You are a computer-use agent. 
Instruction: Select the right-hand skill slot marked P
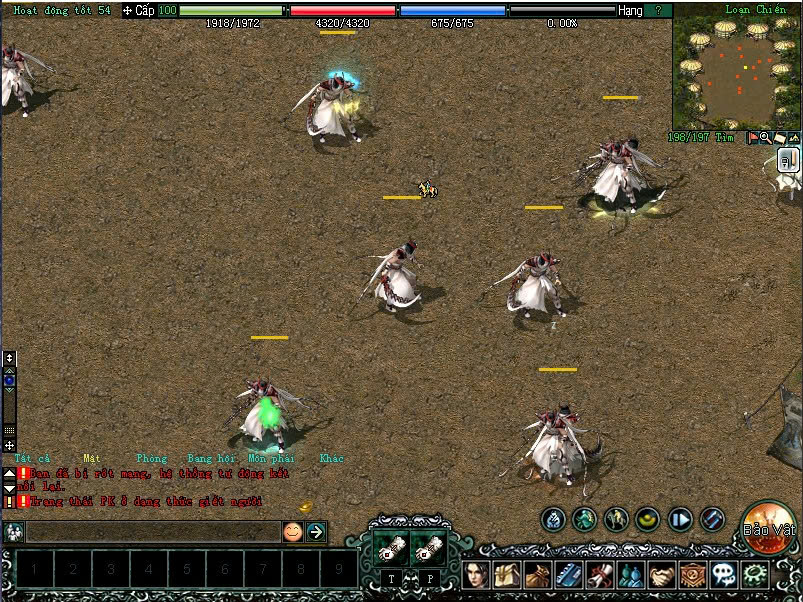[x=429, y=549]
